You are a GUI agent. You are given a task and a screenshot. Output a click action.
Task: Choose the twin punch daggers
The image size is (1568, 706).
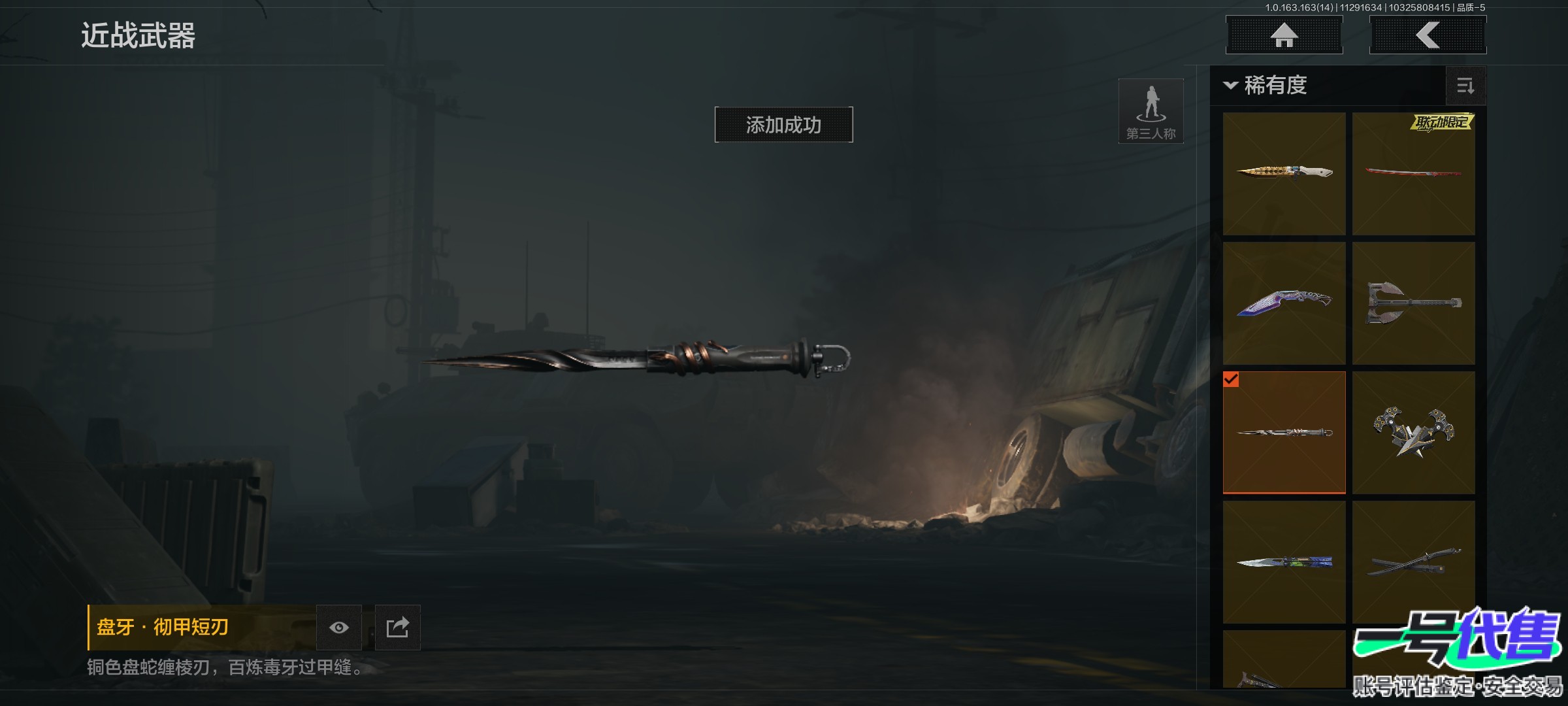[1413, 432]
